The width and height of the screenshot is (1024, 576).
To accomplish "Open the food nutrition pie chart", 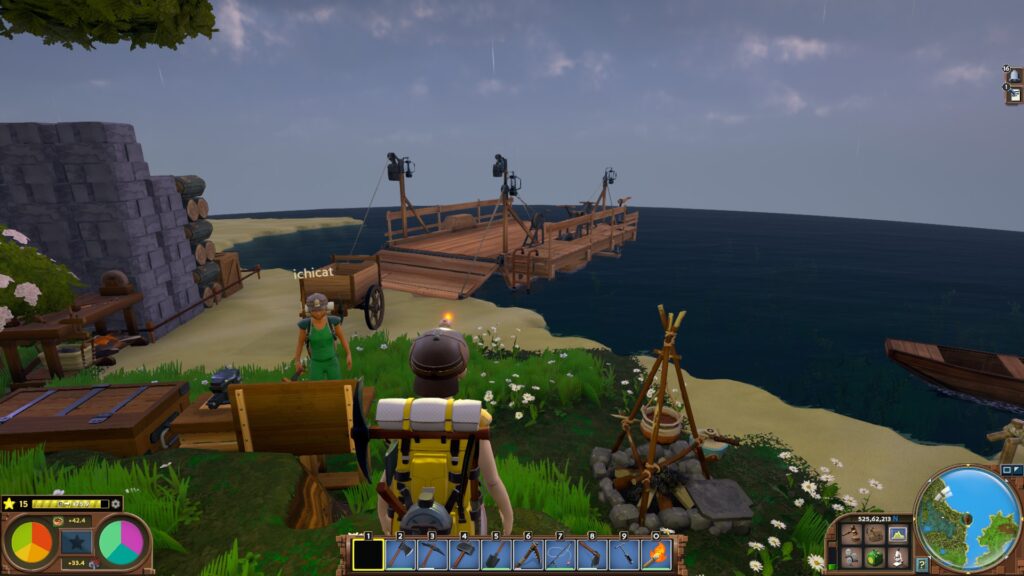I will pyautogui.click(x=31, y=542).
